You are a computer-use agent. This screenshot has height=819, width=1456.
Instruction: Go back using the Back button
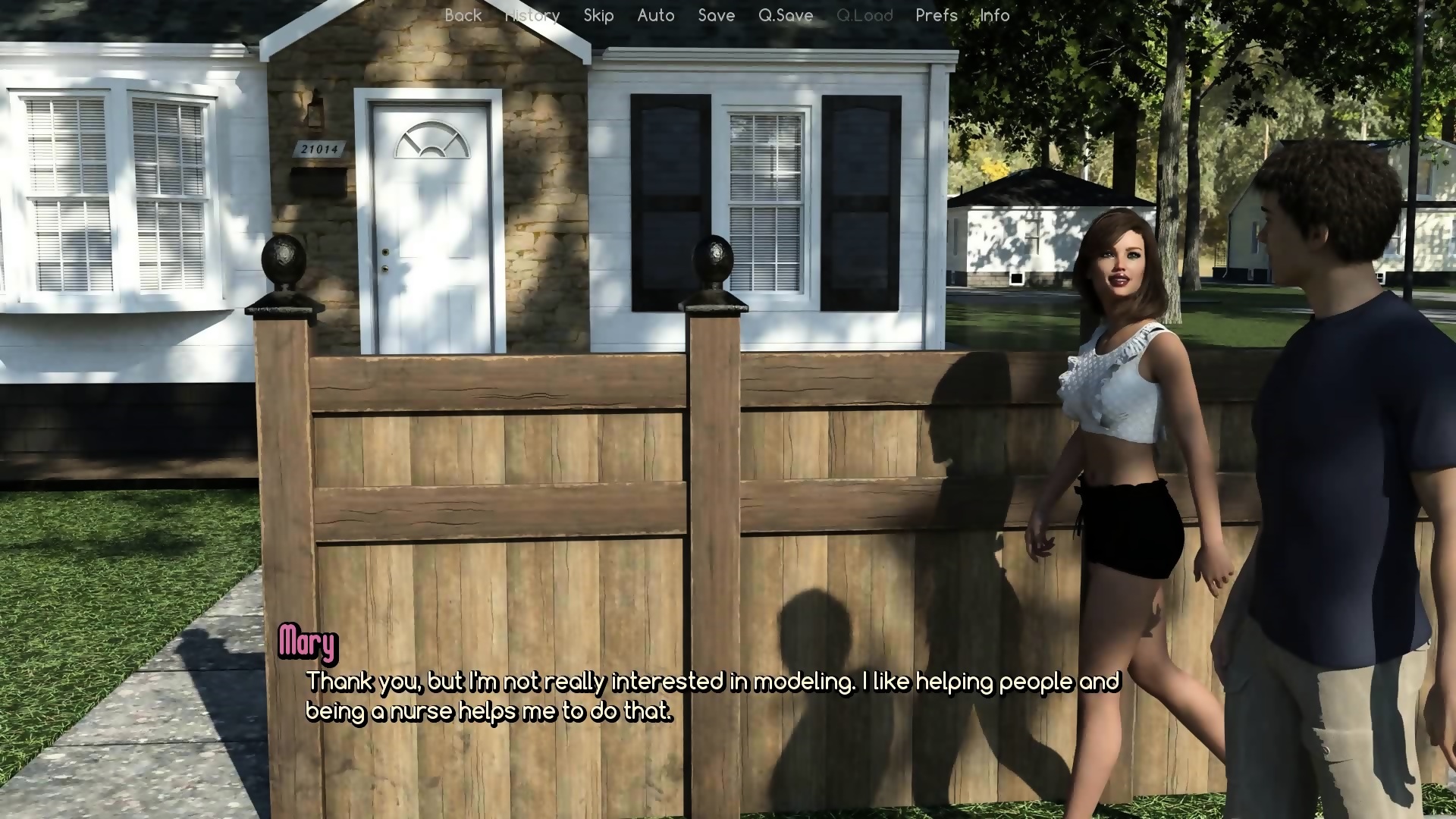coord(463,15)
